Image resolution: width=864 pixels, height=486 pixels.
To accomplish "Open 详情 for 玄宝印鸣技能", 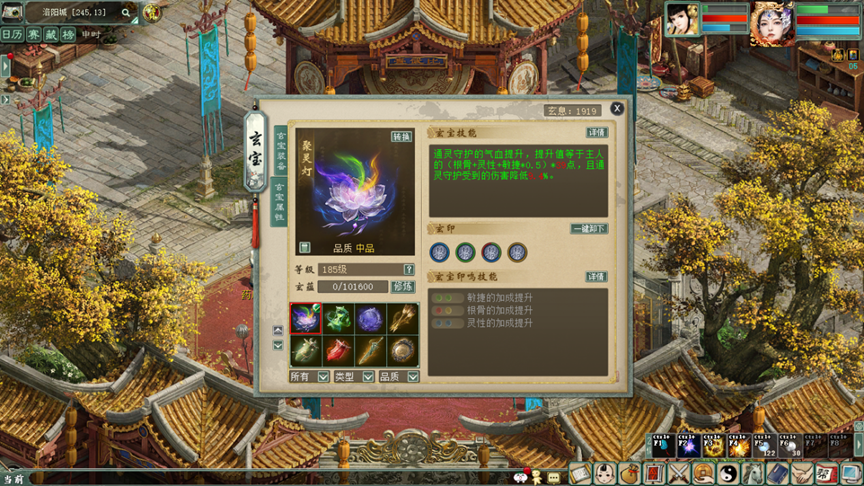I will 596,277.
